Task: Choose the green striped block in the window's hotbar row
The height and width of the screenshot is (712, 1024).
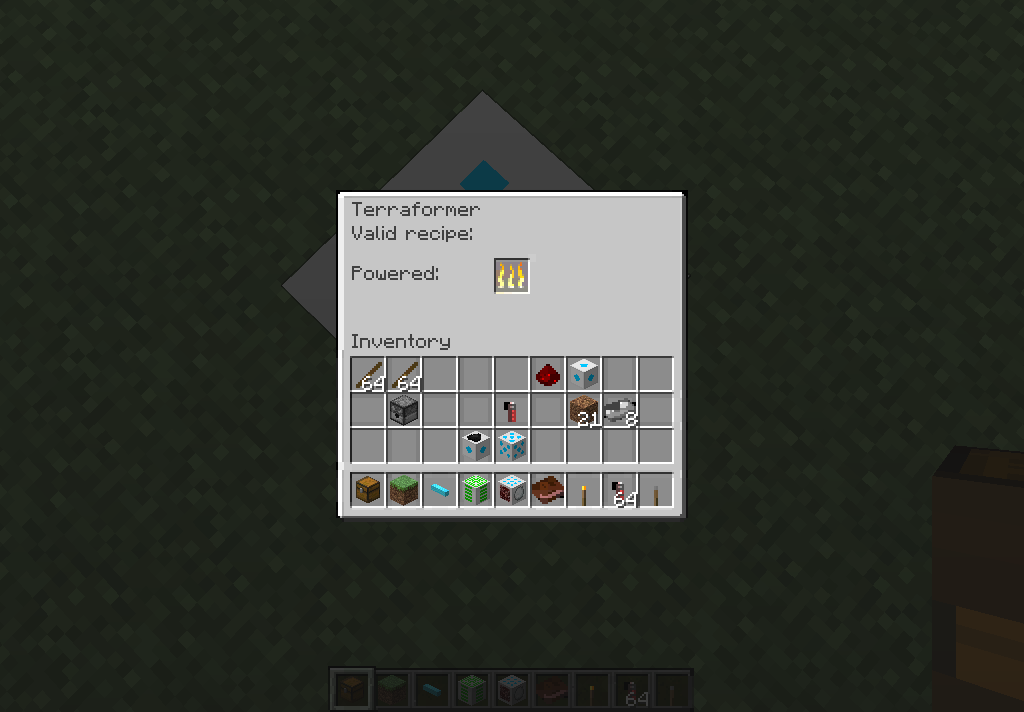Action: point(476,491)
